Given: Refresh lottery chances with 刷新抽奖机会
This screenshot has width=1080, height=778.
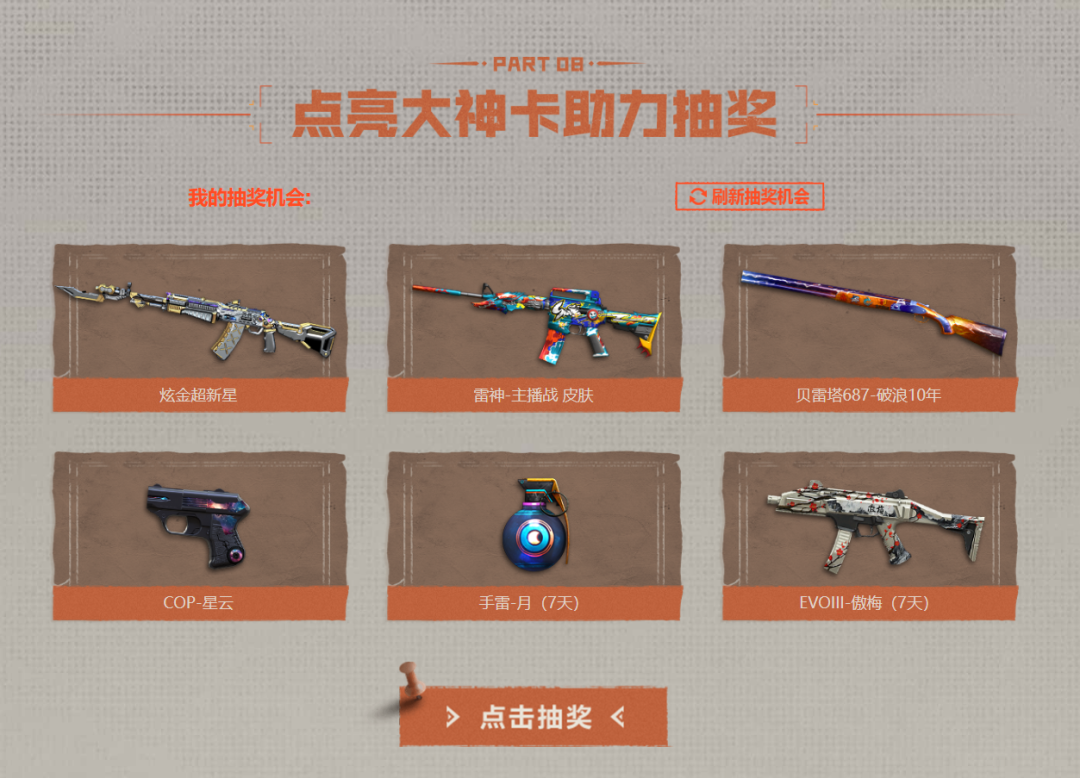Looking at the screenshot, I should point(750,196).
